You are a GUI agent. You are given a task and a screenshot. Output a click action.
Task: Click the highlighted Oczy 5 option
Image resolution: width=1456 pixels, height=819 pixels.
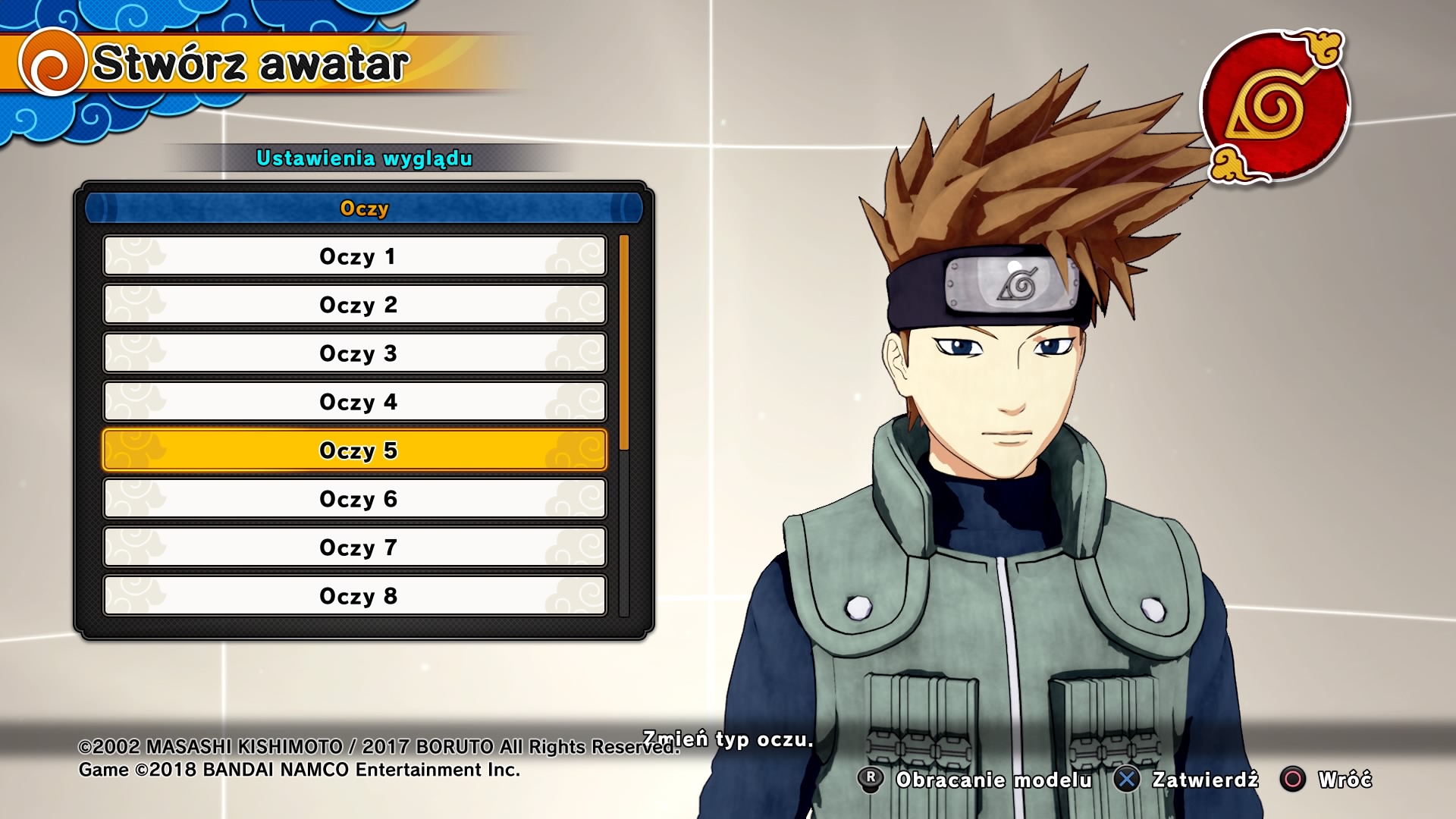(x=355, y=450)
